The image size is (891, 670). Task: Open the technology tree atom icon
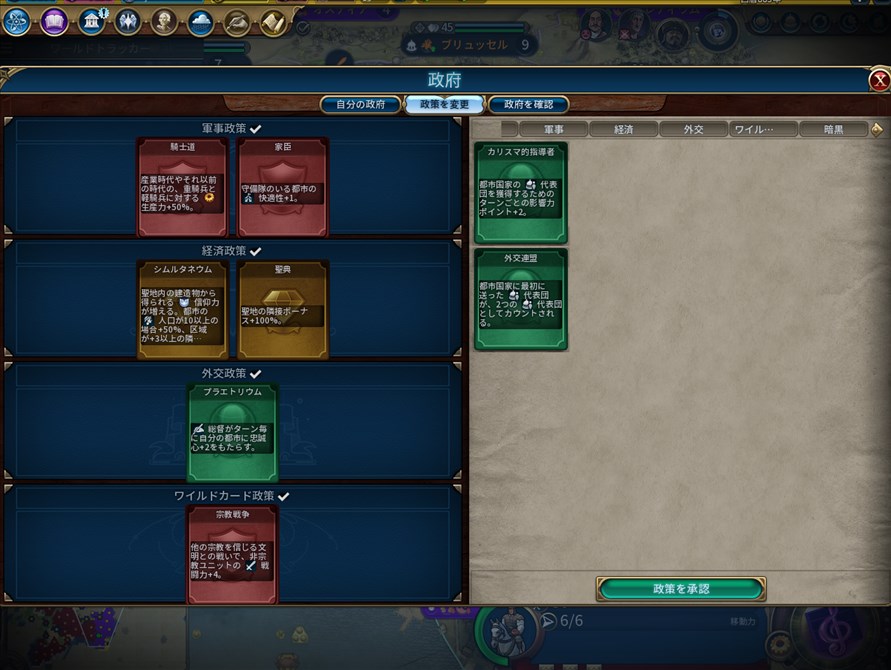[x=16, y=21]
